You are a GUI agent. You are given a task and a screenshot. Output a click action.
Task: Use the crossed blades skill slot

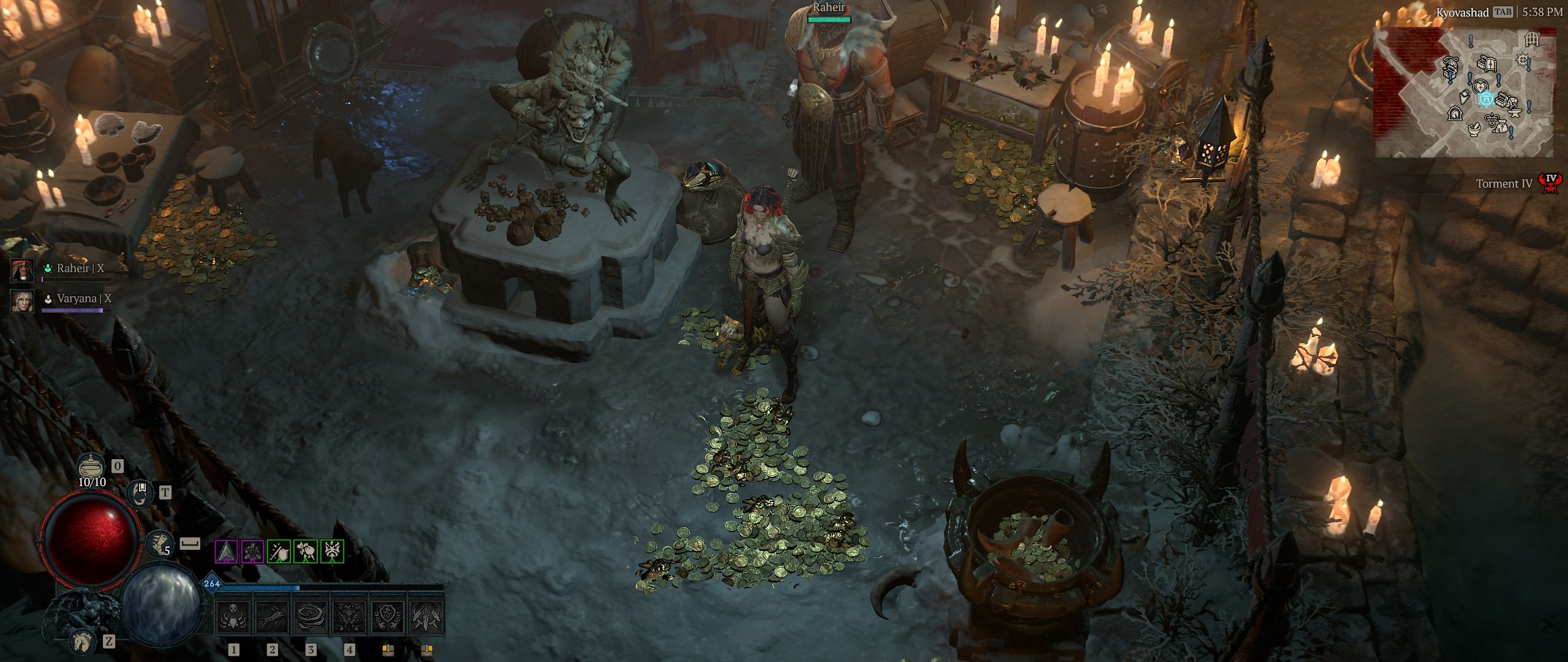pyautogui.click(x=426, y=615)
